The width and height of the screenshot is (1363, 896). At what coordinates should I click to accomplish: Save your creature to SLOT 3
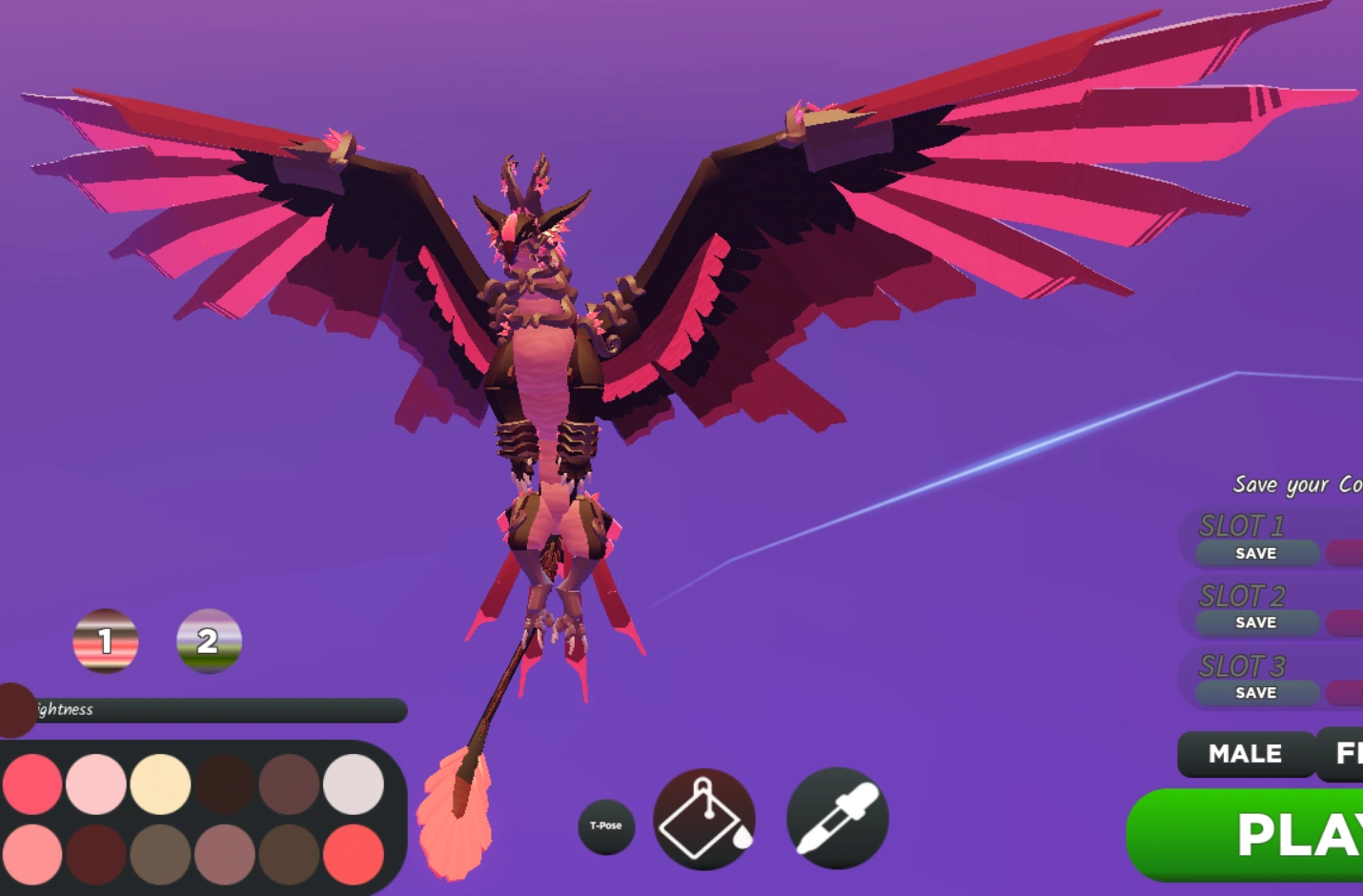1256,693
